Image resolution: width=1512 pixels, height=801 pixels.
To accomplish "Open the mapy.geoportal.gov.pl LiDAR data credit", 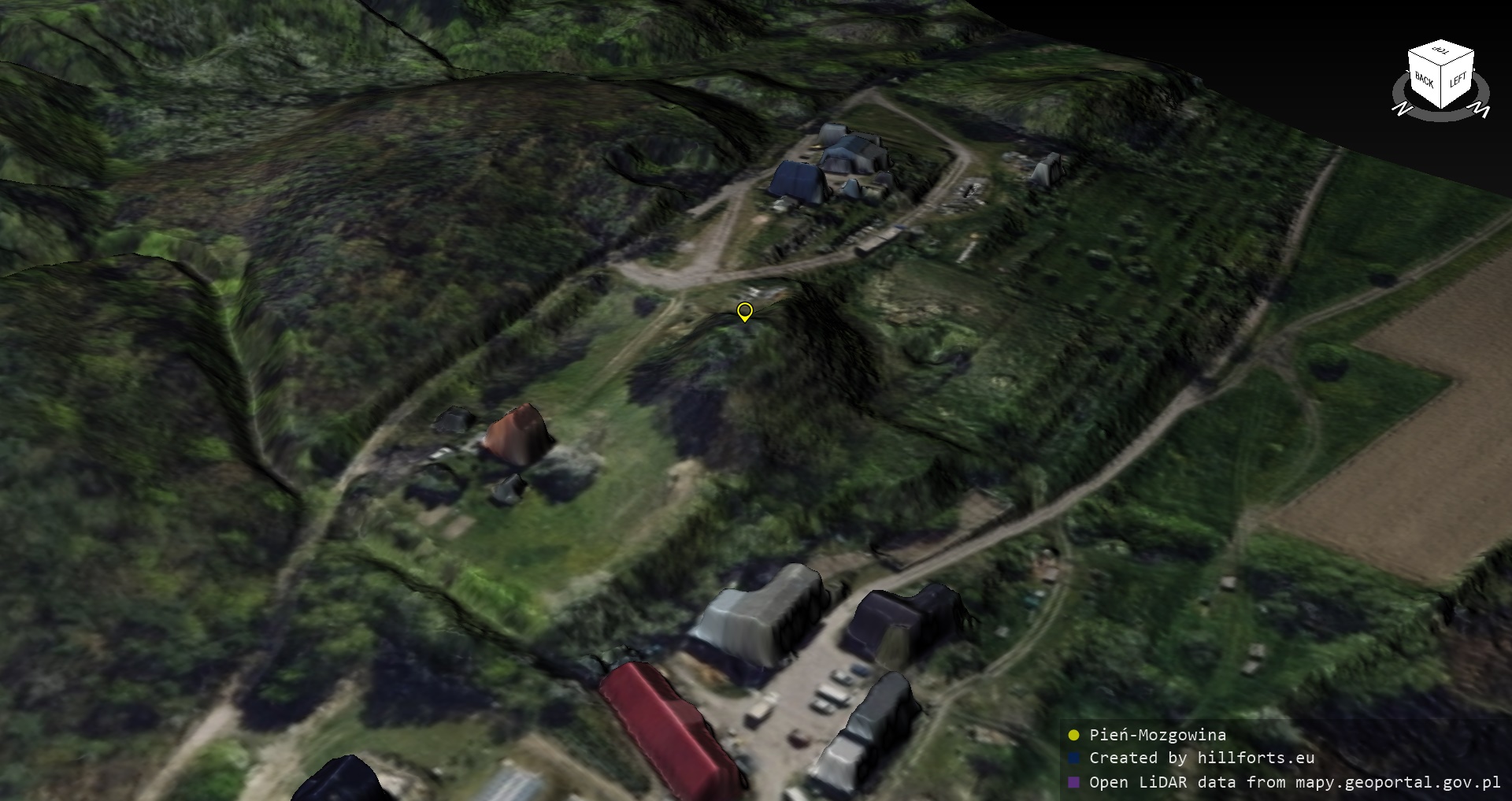I will pyautogui.click(x=1294, y=782).
